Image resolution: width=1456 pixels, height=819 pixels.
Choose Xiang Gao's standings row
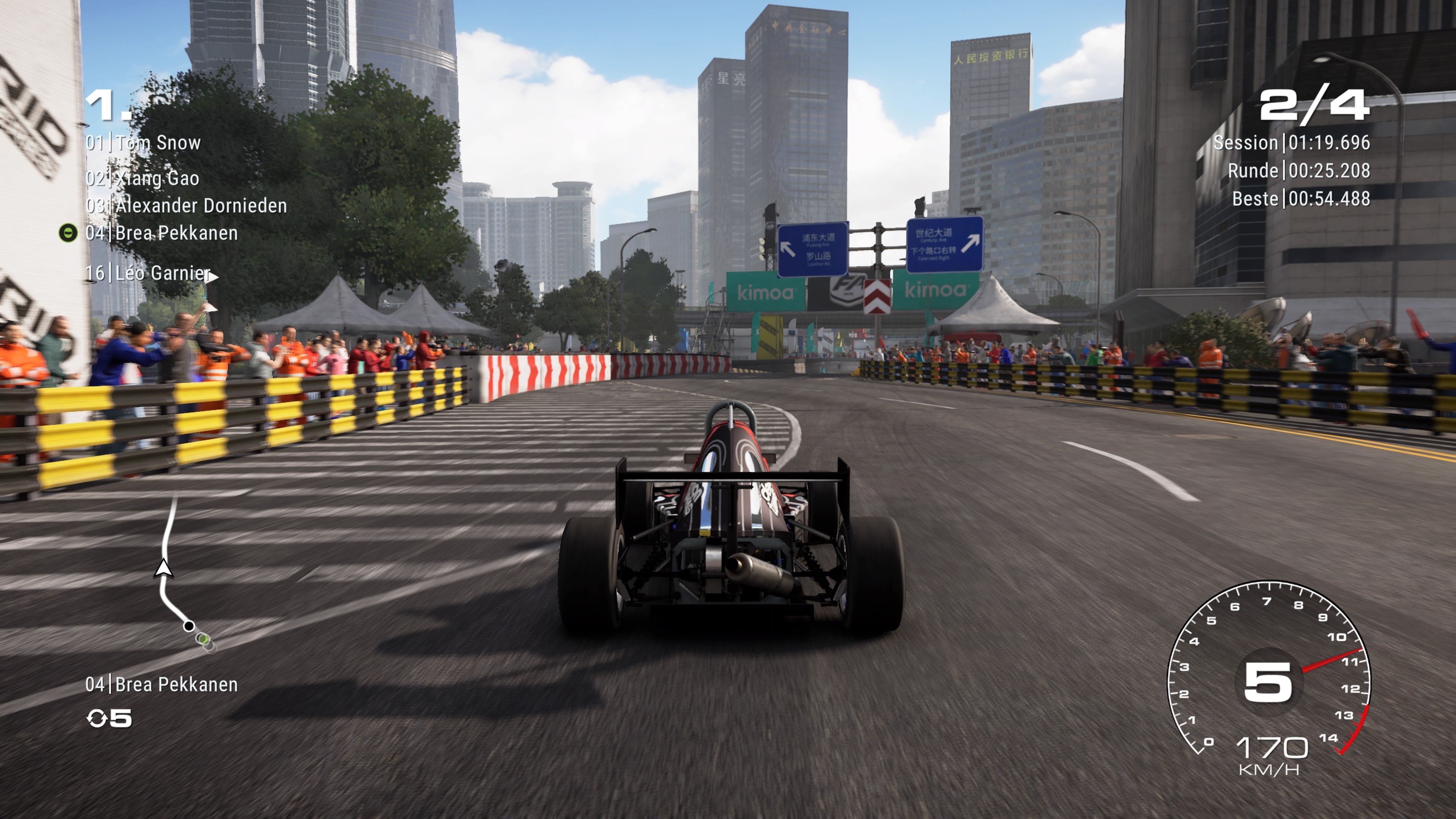click(x=143, y=179)
